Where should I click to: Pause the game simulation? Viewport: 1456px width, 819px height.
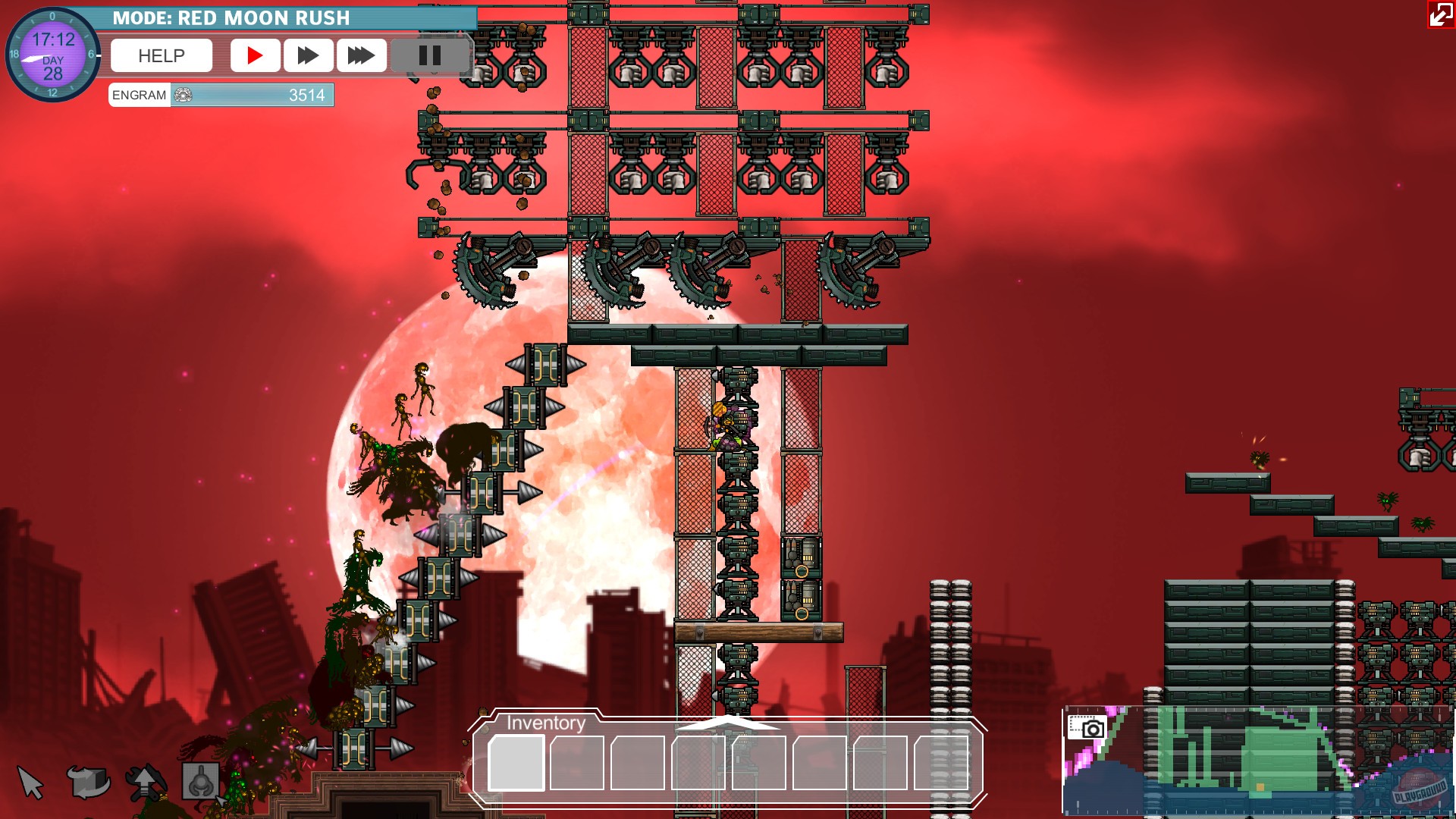coord(430,55)
